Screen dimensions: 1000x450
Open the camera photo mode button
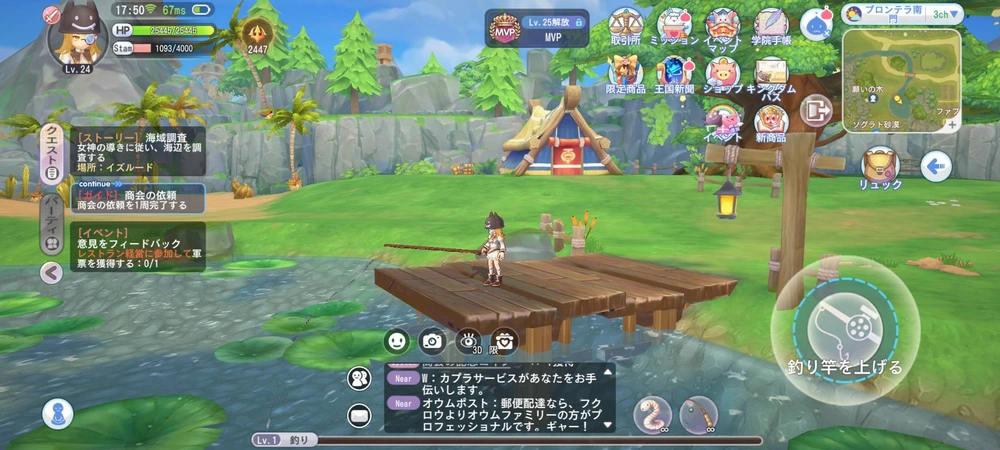point(432,341)
